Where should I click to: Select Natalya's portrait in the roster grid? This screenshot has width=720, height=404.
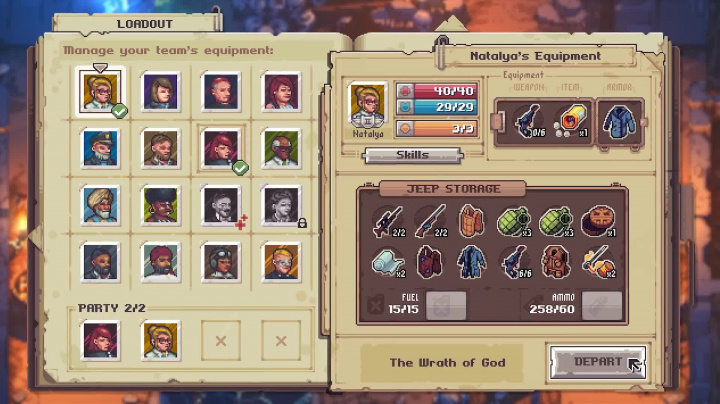tap(100, 92)
